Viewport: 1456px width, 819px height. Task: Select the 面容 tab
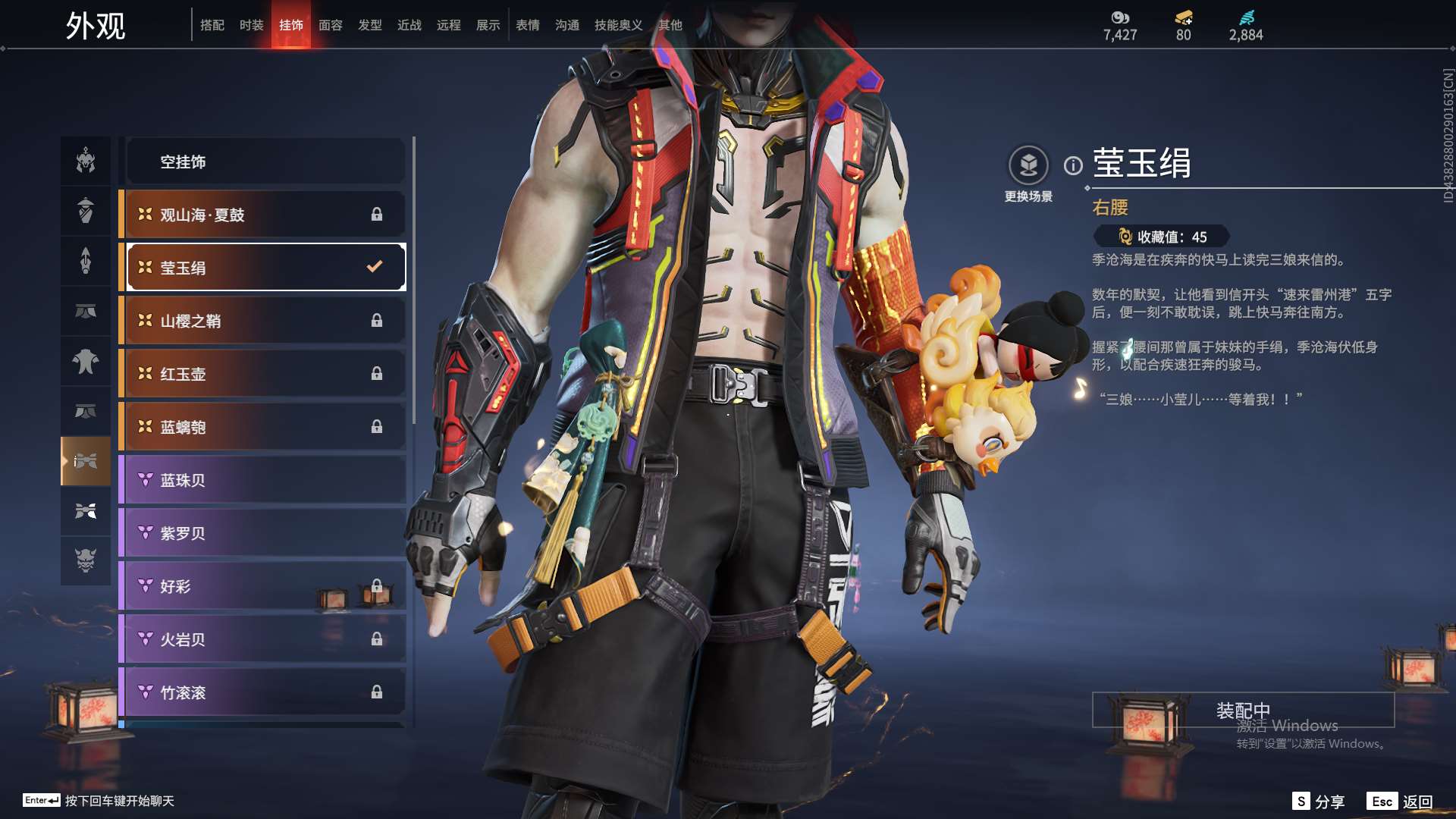click(x=330, y=25)
